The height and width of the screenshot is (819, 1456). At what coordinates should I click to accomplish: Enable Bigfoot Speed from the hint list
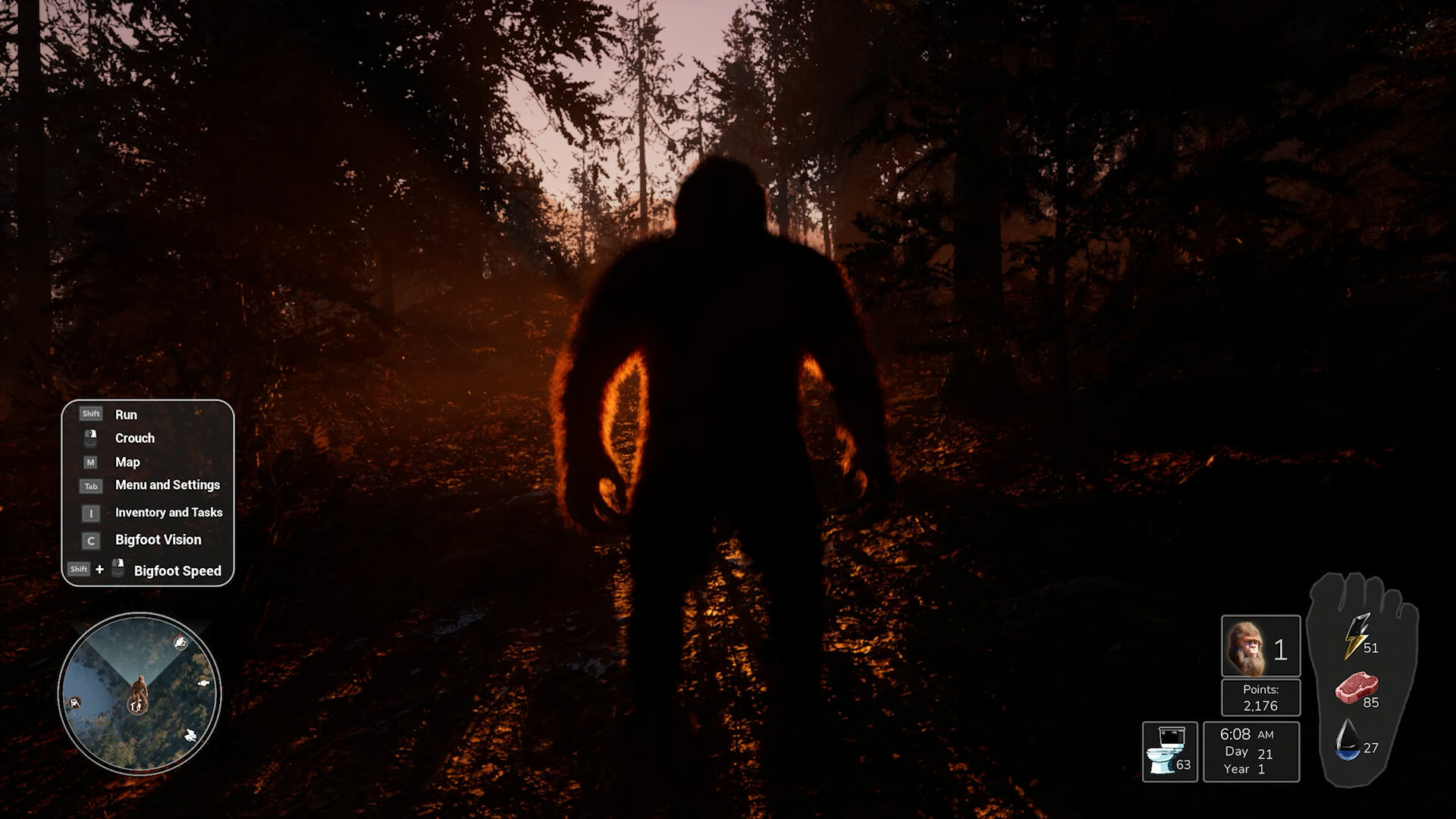[177, 571]
